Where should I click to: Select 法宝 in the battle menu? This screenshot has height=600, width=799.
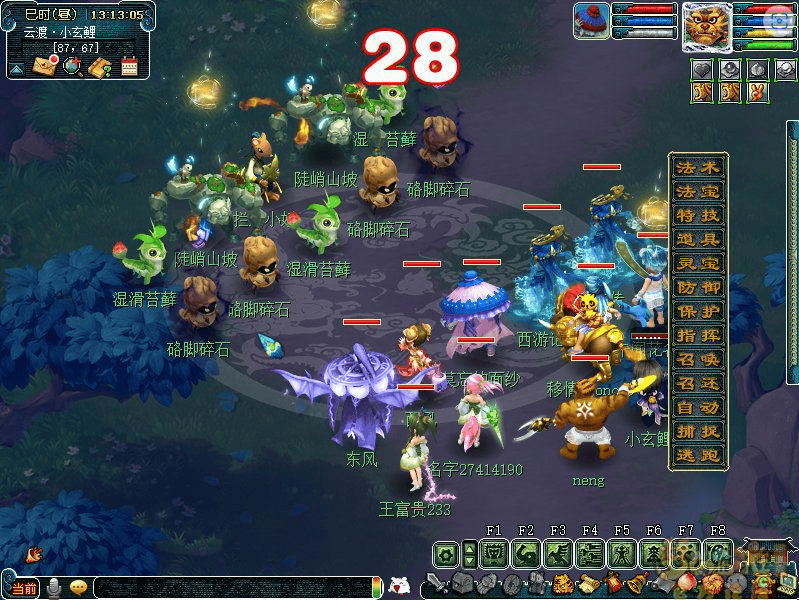[698, 191]
